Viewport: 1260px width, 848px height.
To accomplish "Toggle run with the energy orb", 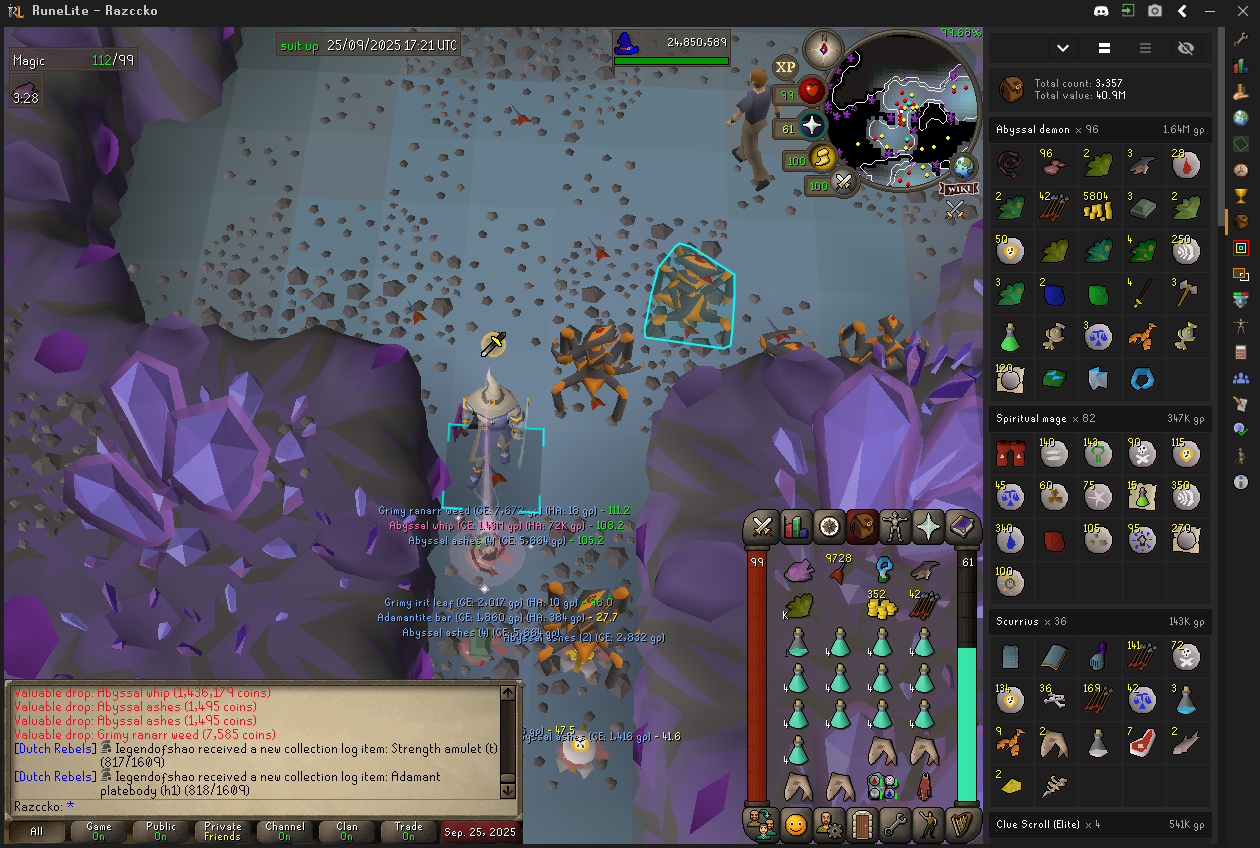I will [822, 157].
